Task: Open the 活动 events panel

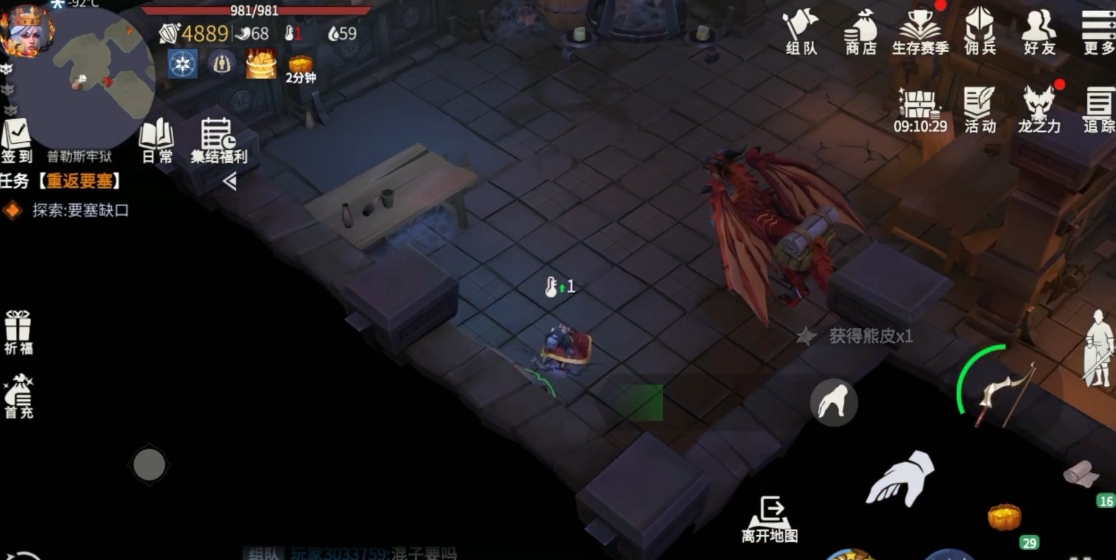Action: pyautogui.click(x=980, y=108)
